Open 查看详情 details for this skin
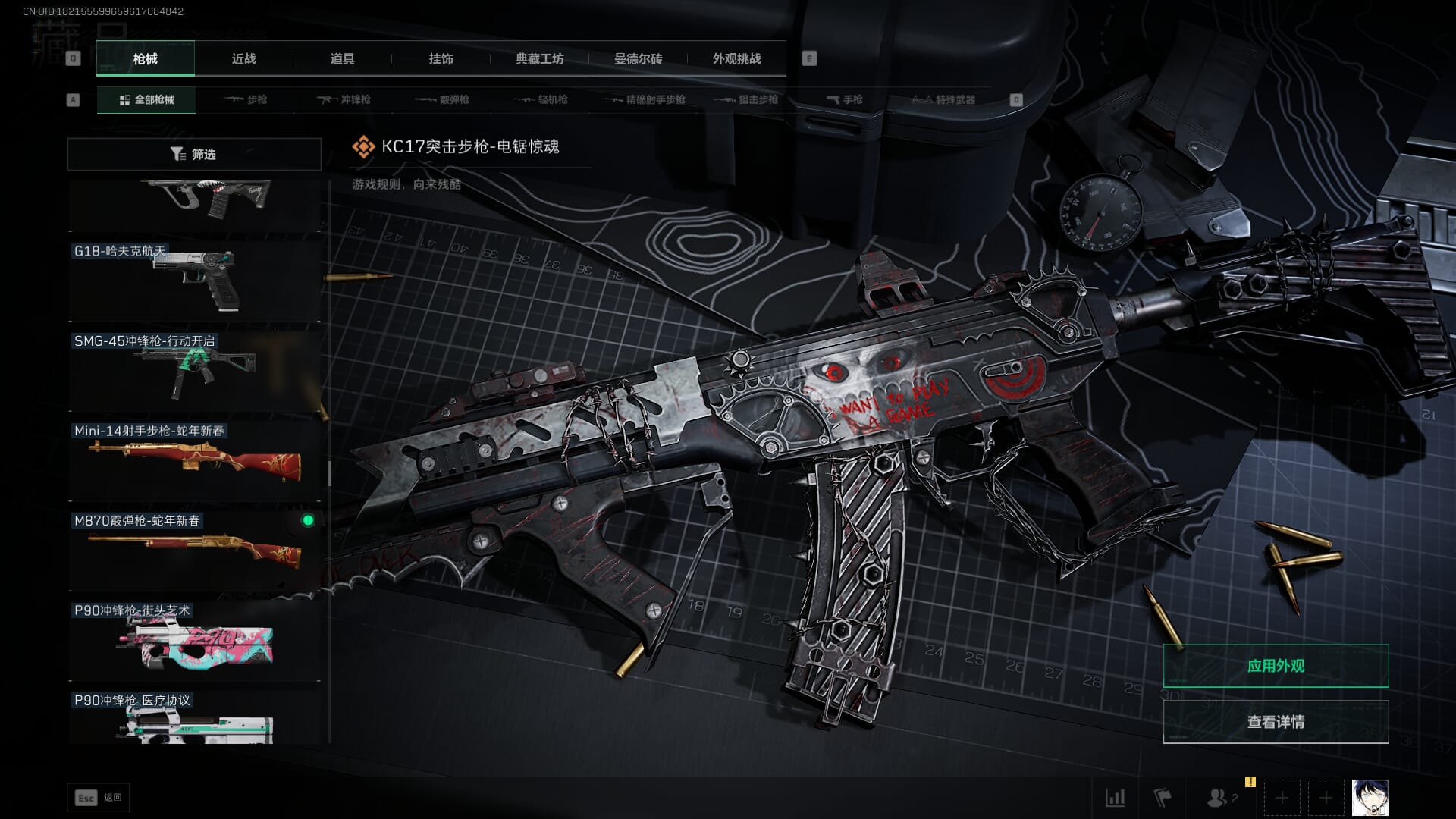The width and height of the screenshot is (1456, 819). 1276,722
